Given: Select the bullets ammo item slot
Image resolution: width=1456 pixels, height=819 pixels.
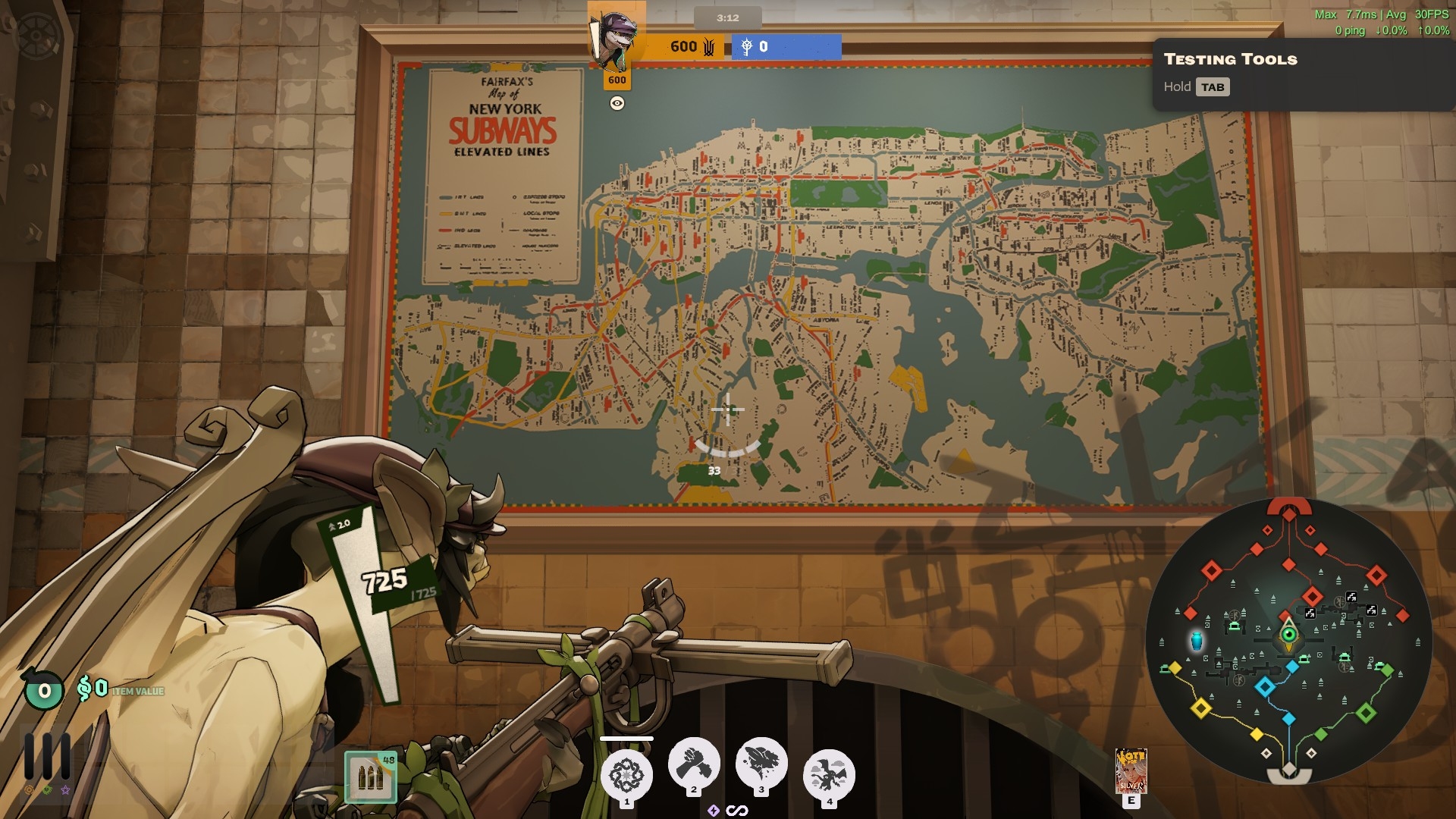Looking at the screenshot, I should 371,777.
